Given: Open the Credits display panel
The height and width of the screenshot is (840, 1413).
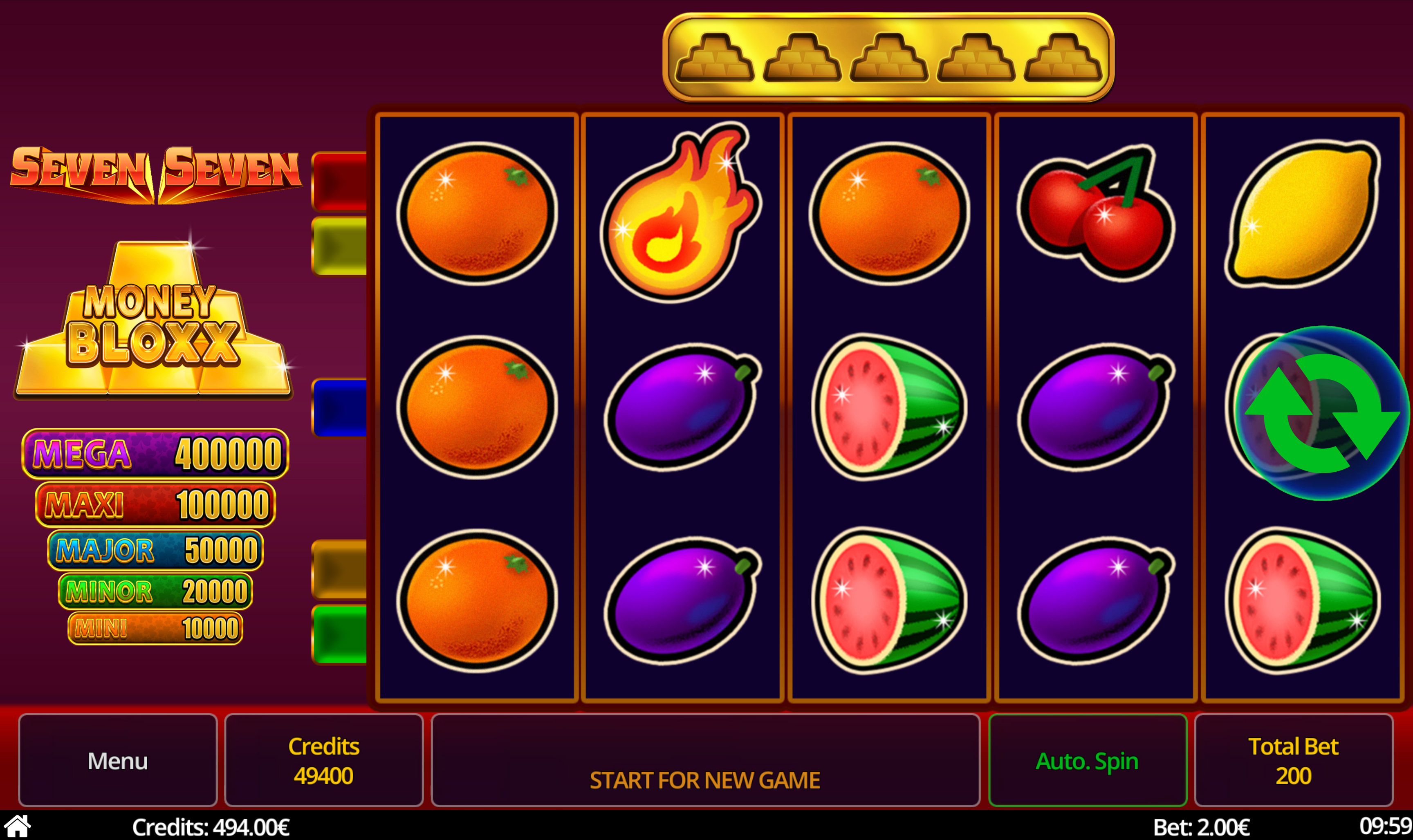Looking at the screenshot, I should coord(324,760).
